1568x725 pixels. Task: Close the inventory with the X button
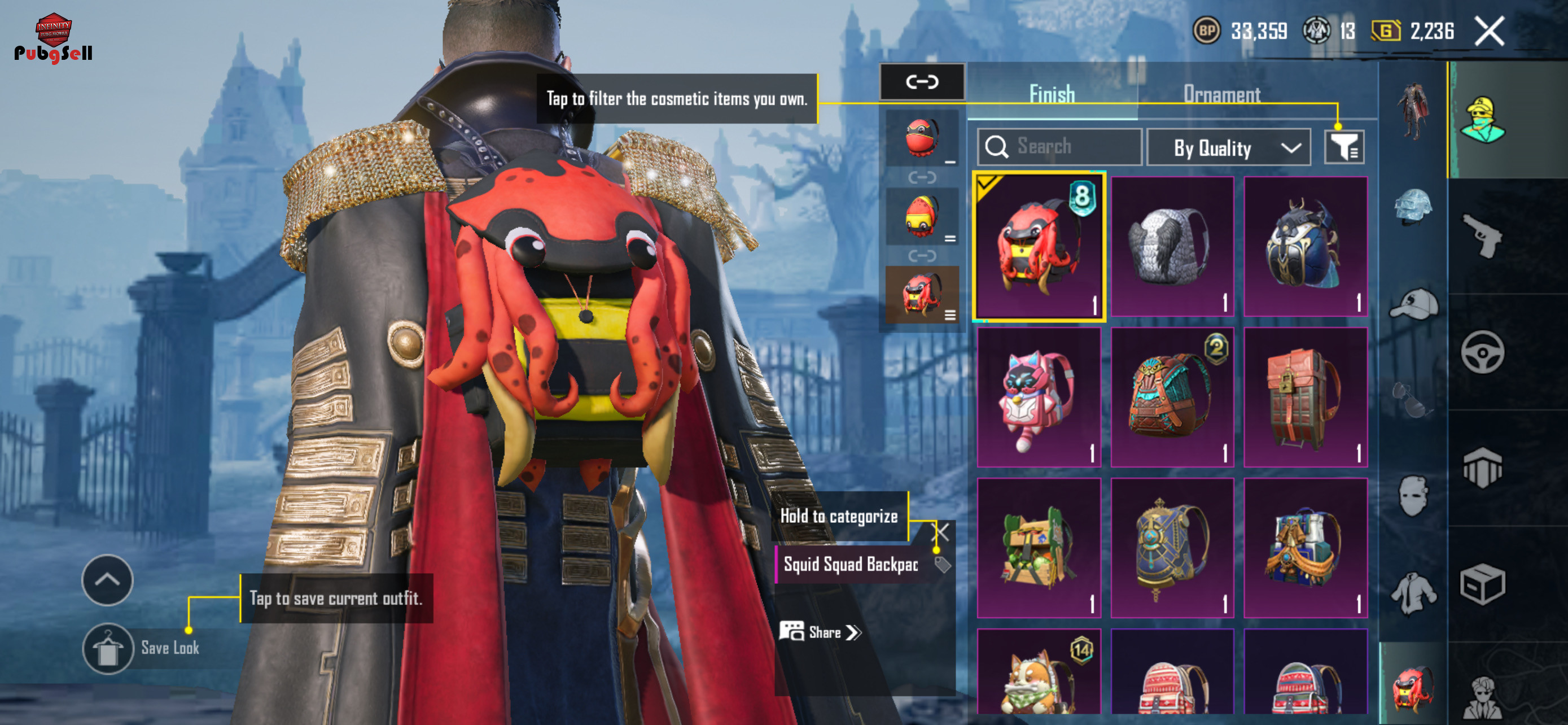[x=1489, y=32]
